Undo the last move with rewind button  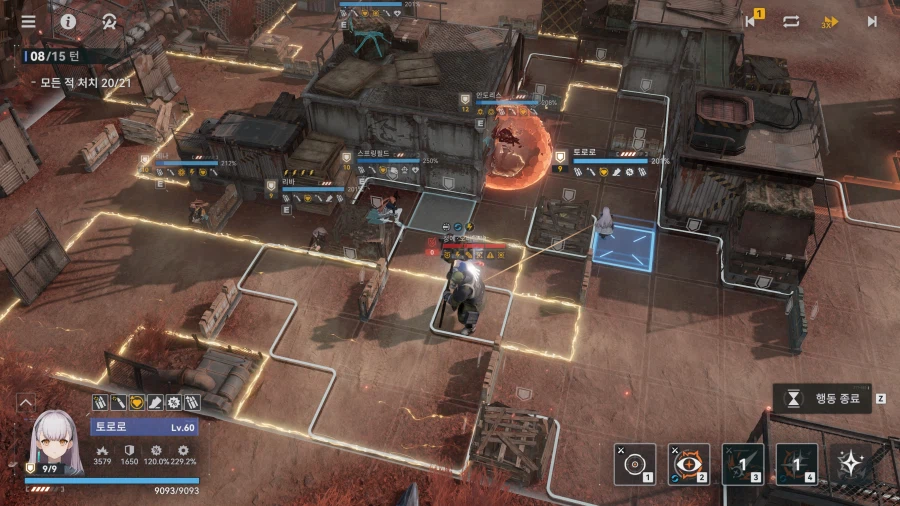(751, 21)
